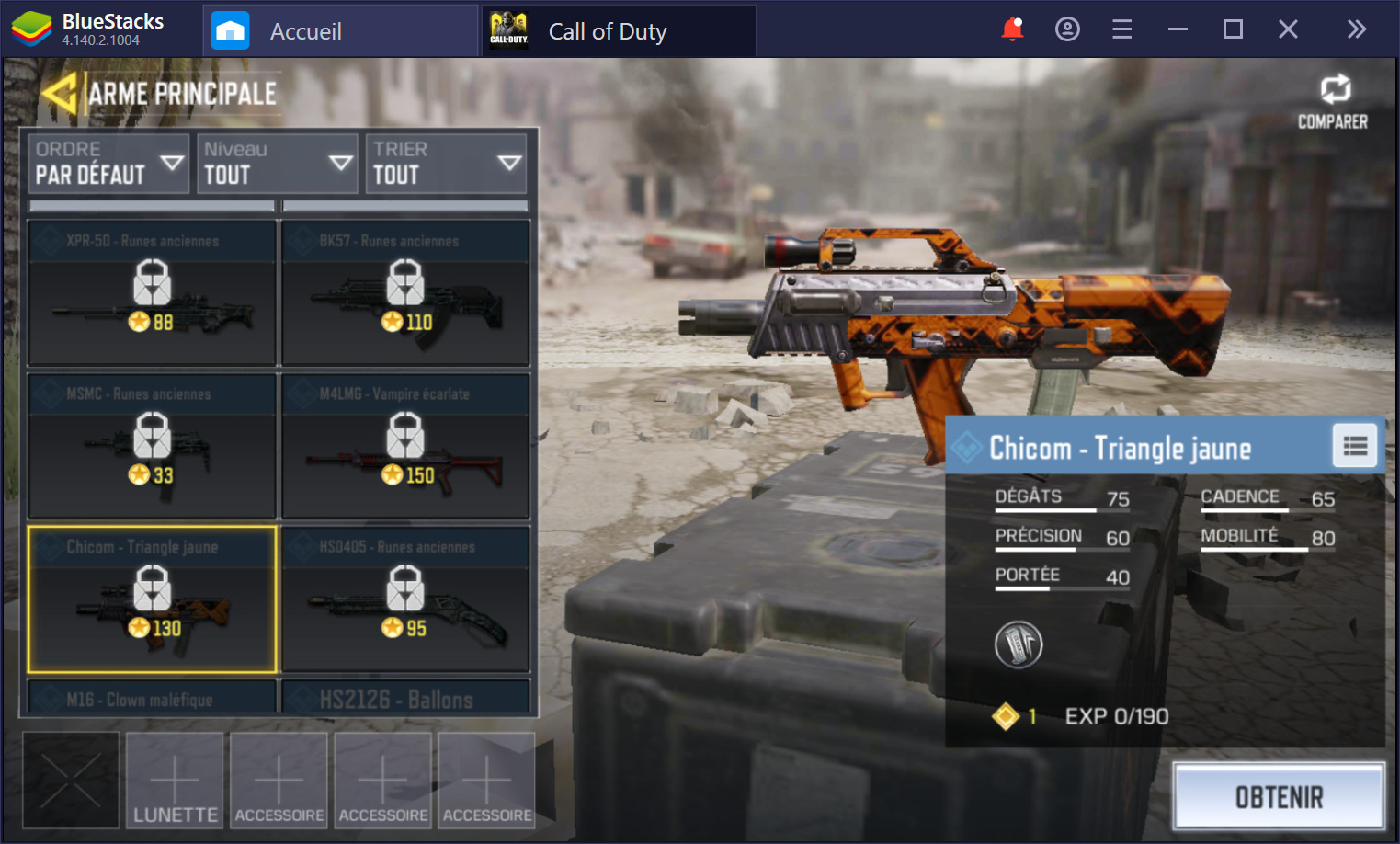The image size is (1400, 844).
Task: Select the Chicom Triangle jaune weapon tile
Action: 153,599
